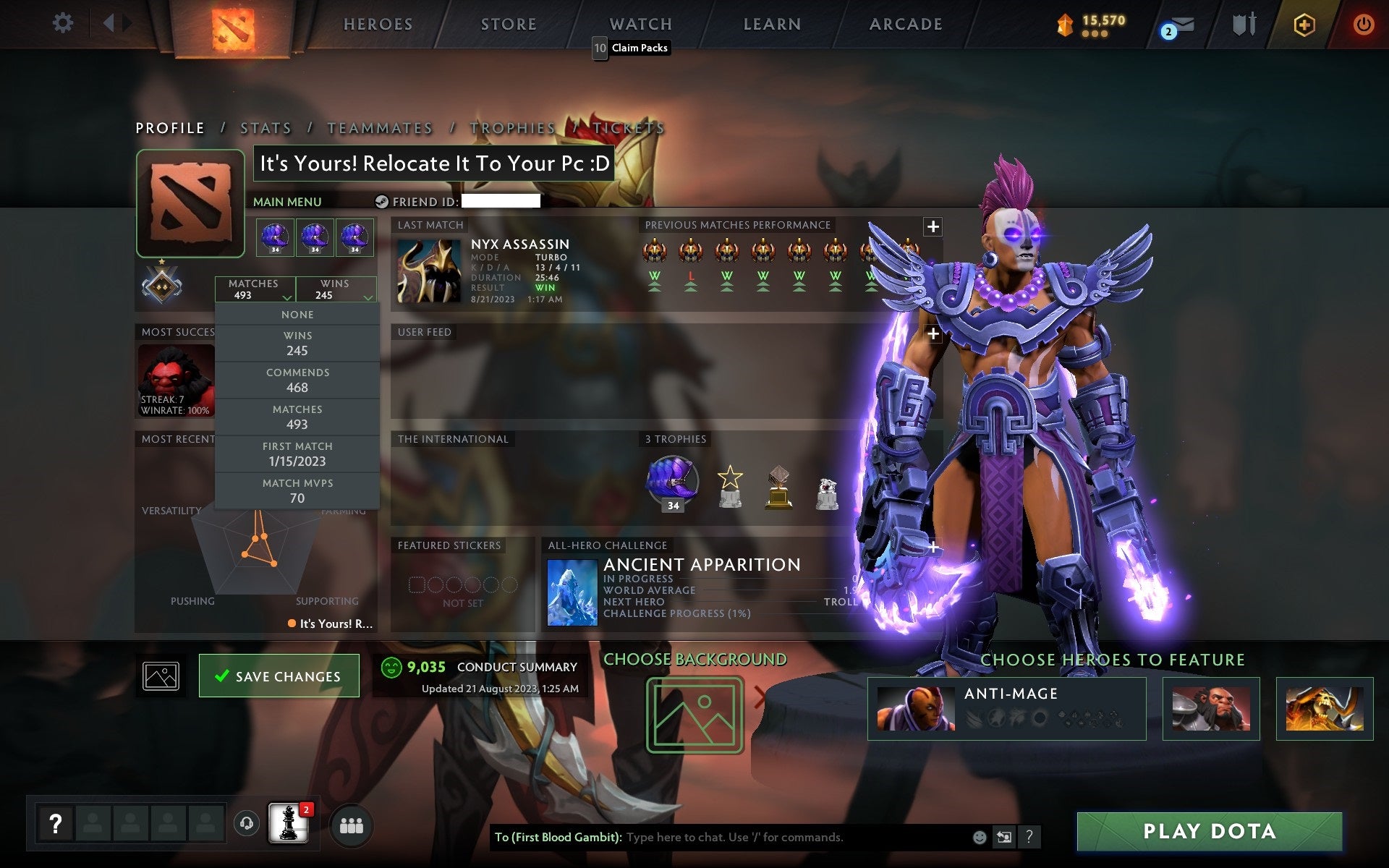
Task: Select MATCH MVPS from the stat dropdown
Action: coord(298,490)
